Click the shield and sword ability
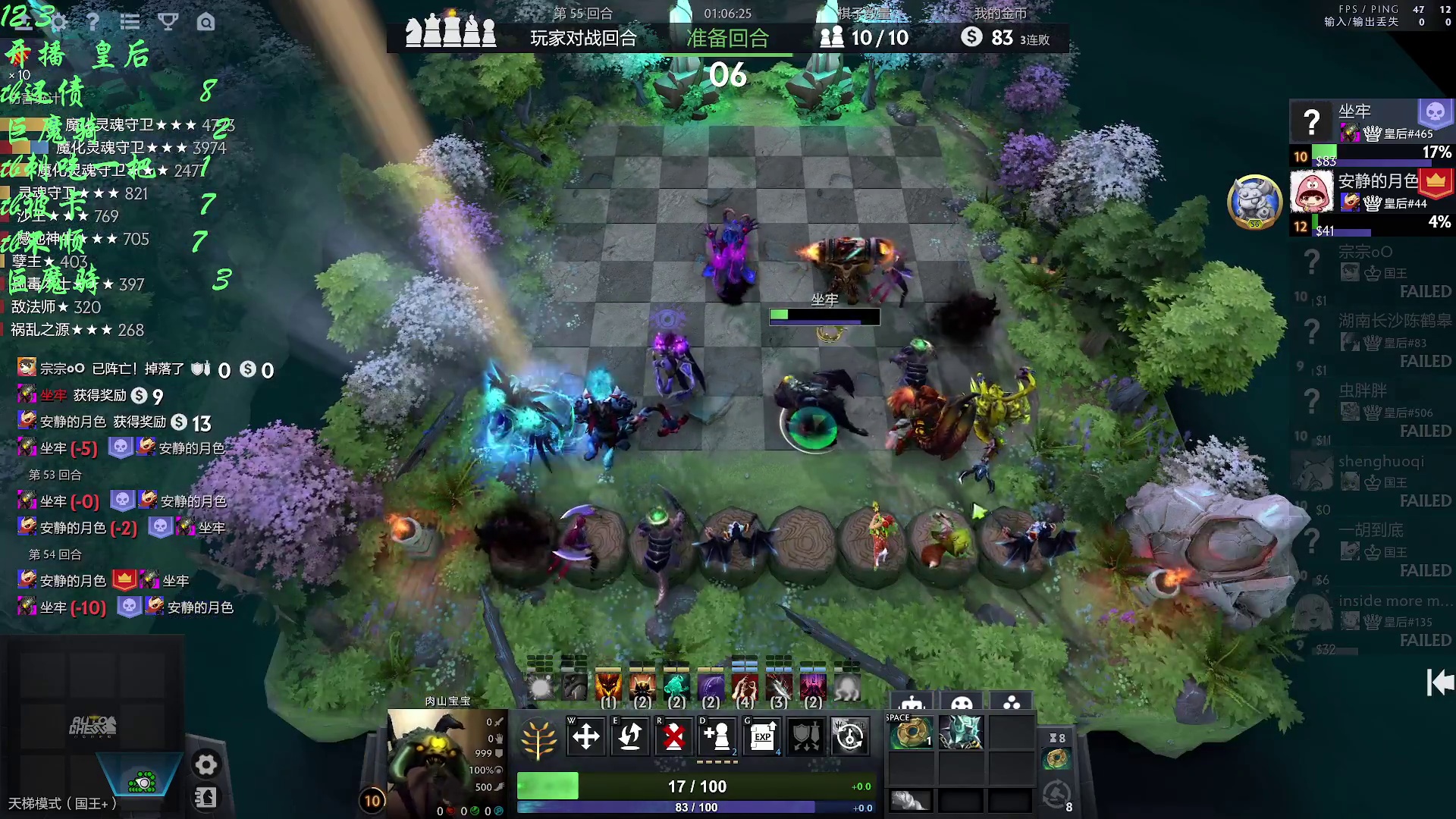Screen dimensions: 1456x819 (805, 736)
